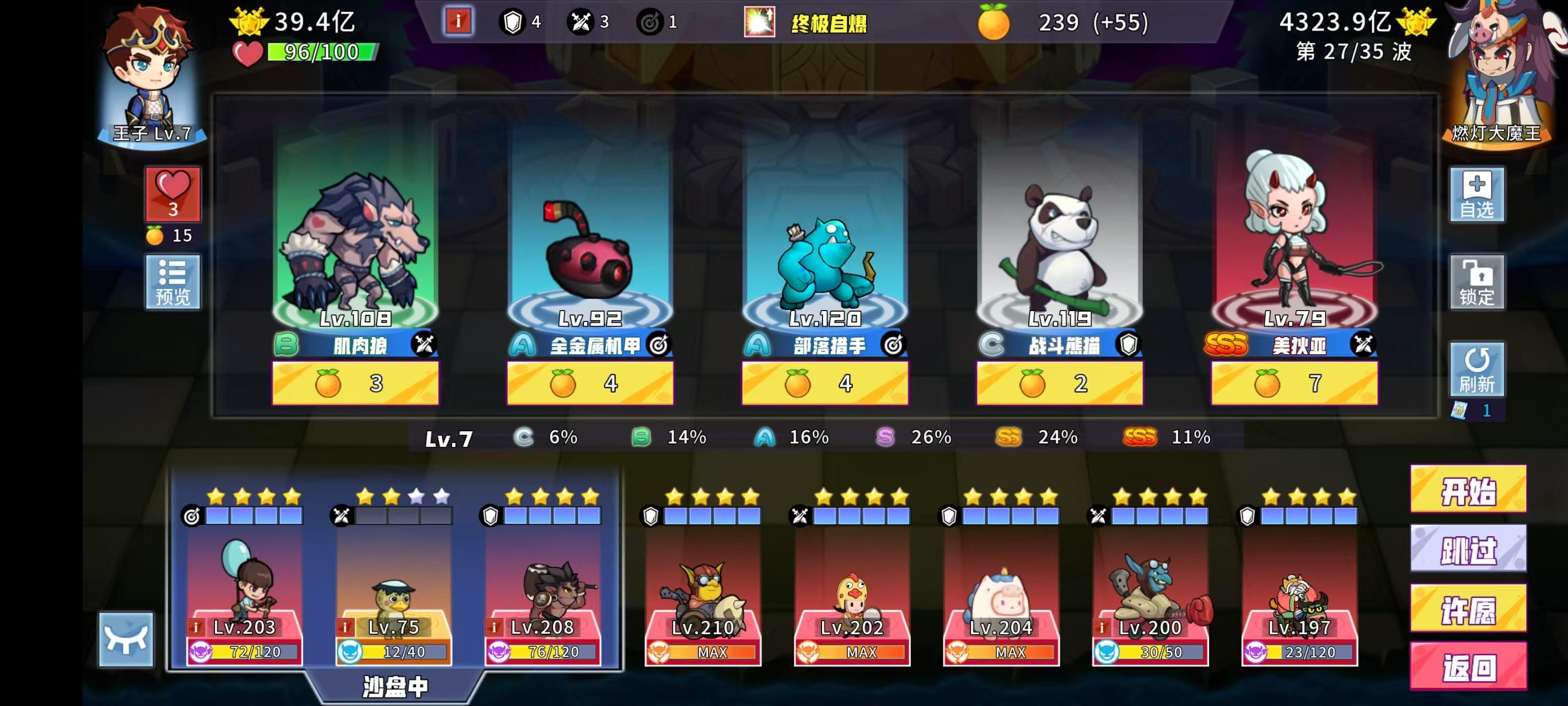Viewport: 1568px width, 706px height.
Task: Click the red info icon in top bar
Action: [458, 21]
